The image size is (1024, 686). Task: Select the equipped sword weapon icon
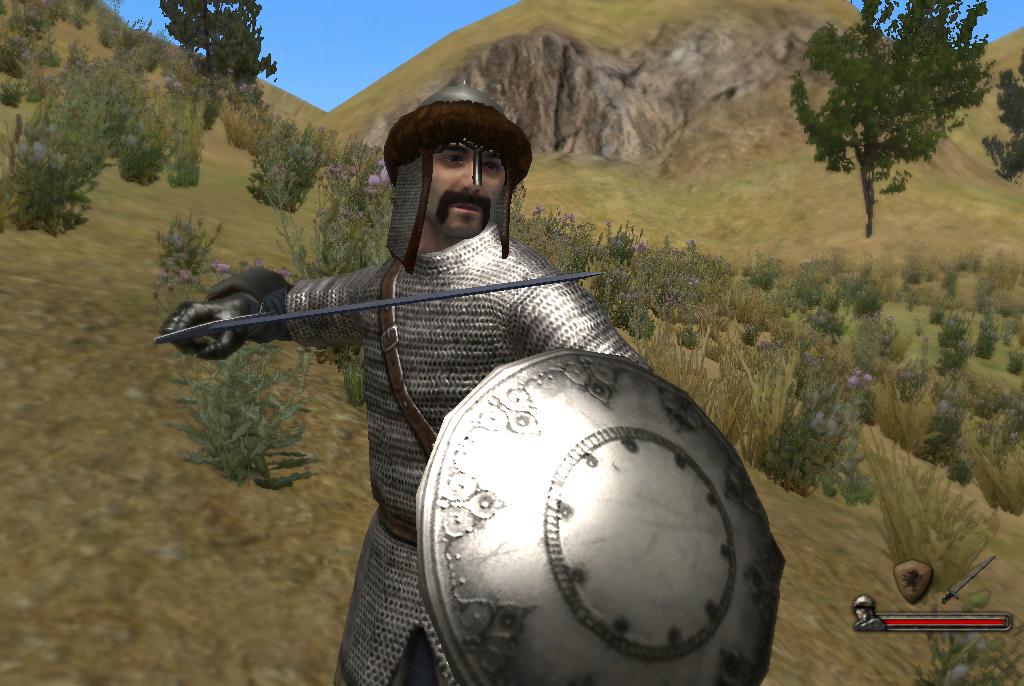968,580
